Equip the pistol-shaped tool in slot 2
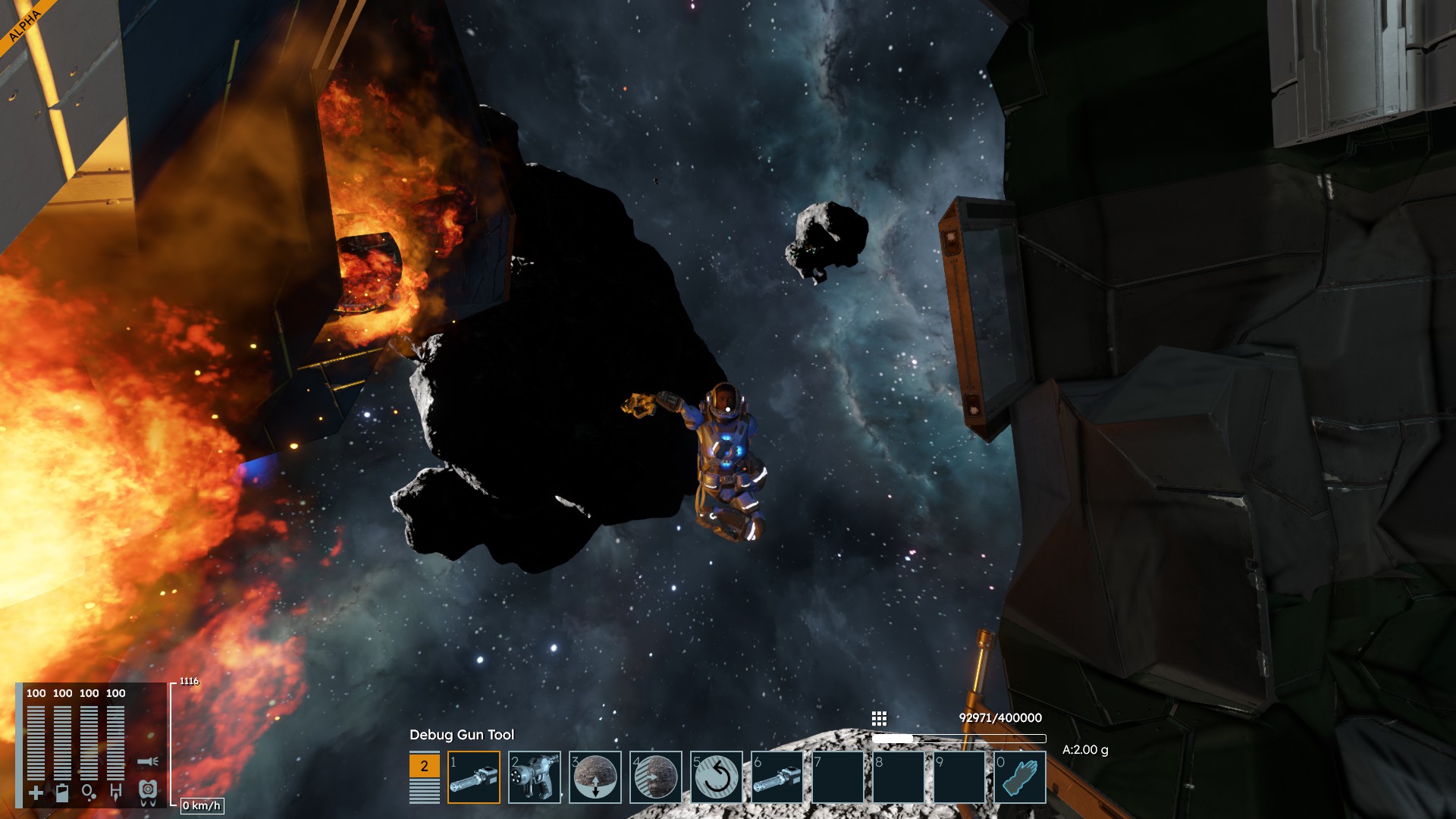The height and width of the screenshot is (819, 1456). point(535,777)
